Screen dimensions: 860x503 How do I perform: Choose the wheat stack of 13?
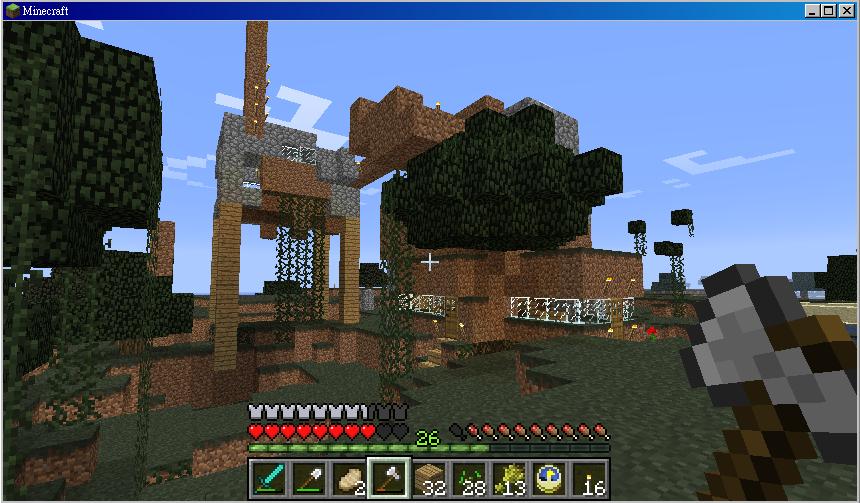509,479
